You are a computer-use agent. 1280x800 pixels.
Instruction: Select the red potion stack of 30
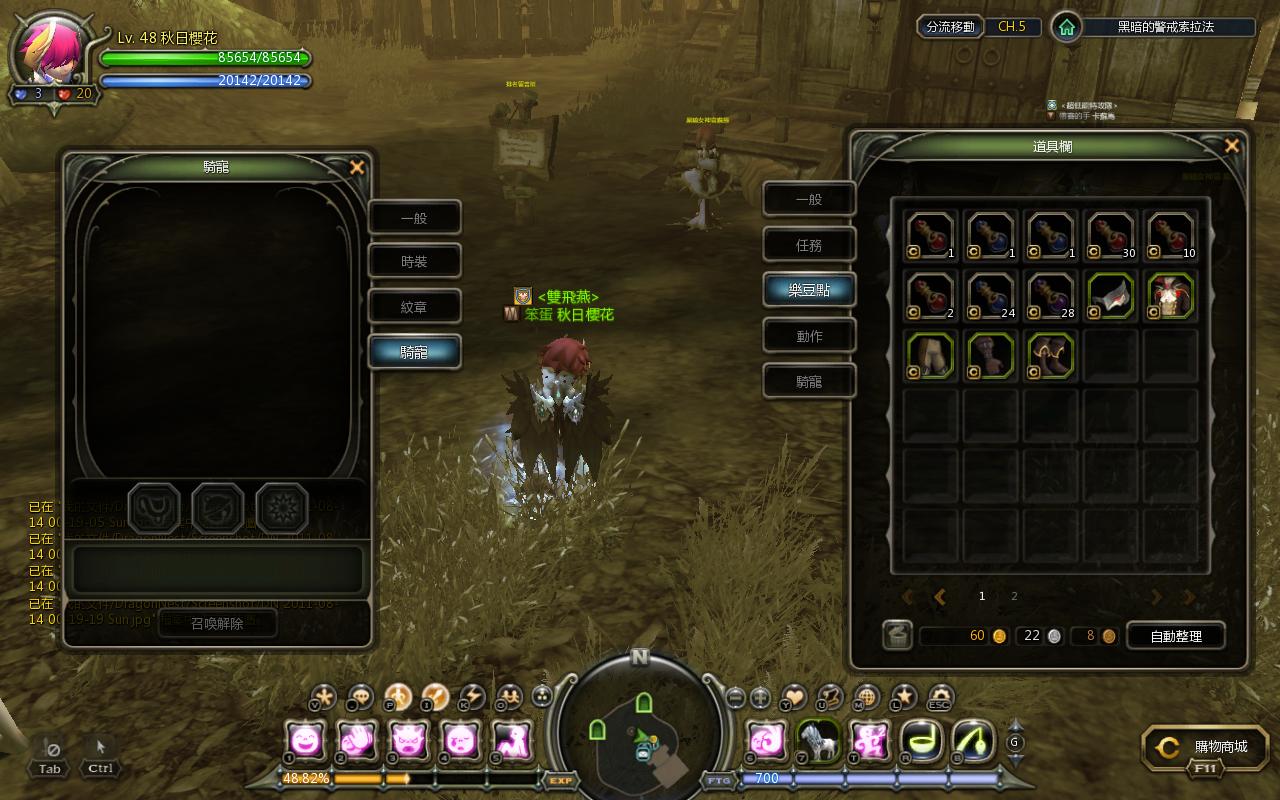pyautogui.click(x=1110, y=236)
